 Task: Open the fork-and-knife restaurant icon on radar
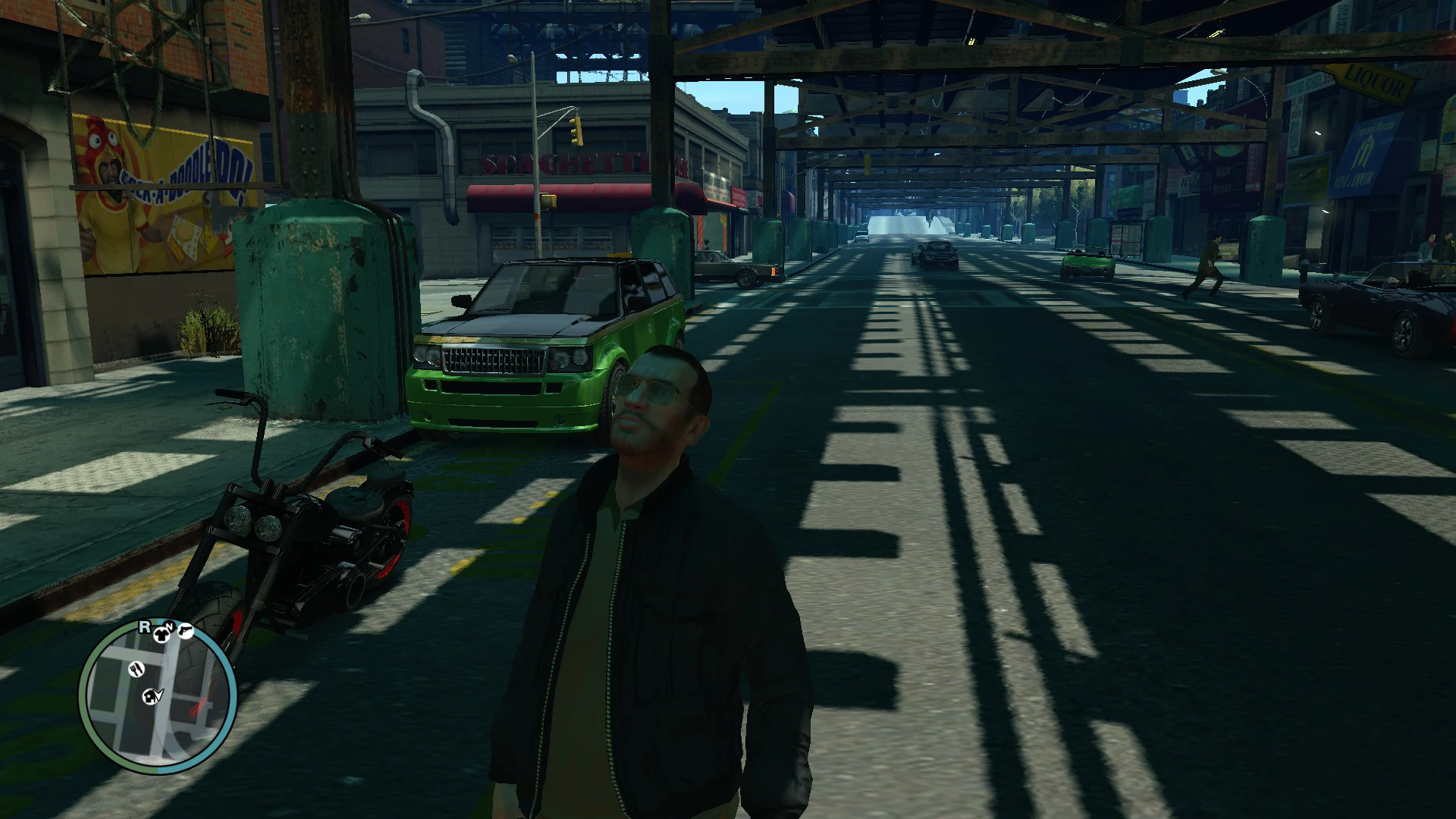136,670
